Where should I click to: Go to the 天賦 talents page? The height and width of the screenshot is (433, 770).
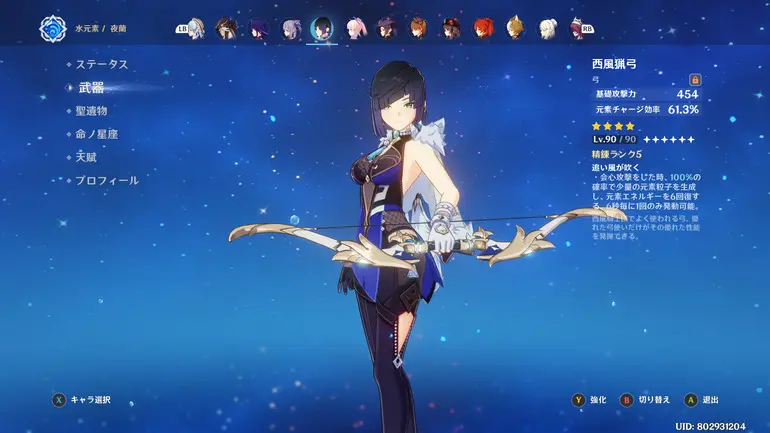86,157
